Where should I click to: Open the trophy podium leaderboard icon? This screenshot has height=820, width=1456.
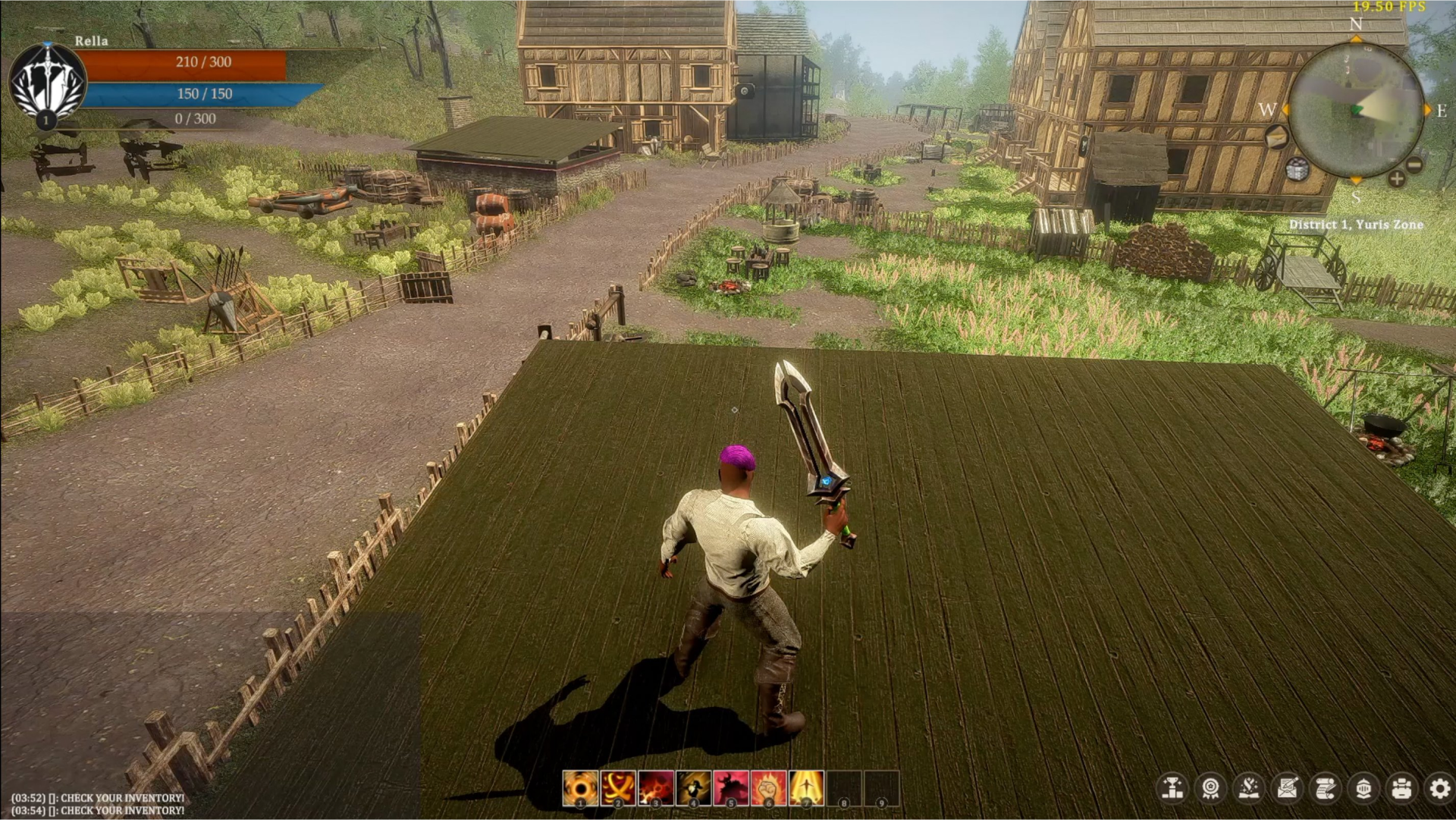click(1172, 789)
